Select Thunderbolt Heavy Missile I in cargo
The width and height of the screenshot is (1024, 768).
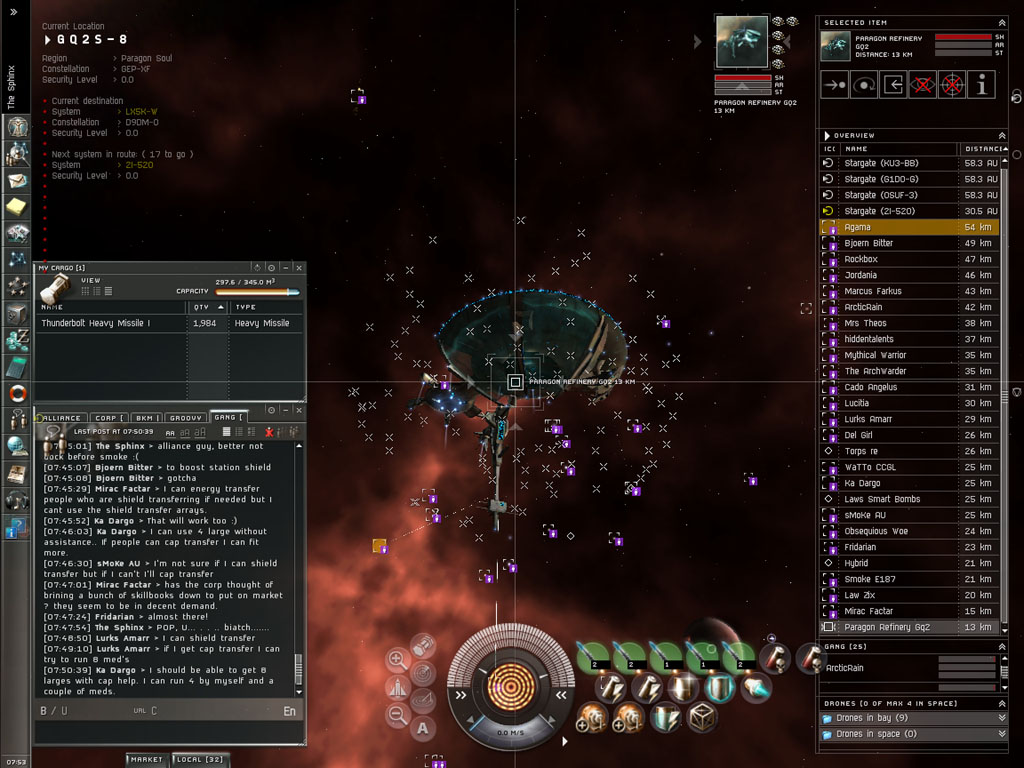(110, 323)
